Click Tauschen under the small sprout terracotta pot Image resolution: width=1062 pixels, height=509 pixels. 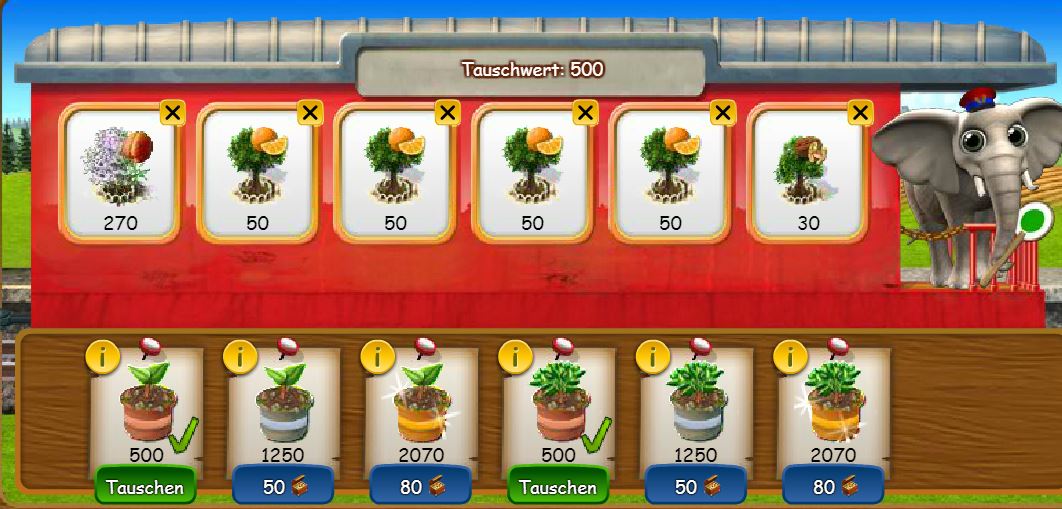coord(145,487)
